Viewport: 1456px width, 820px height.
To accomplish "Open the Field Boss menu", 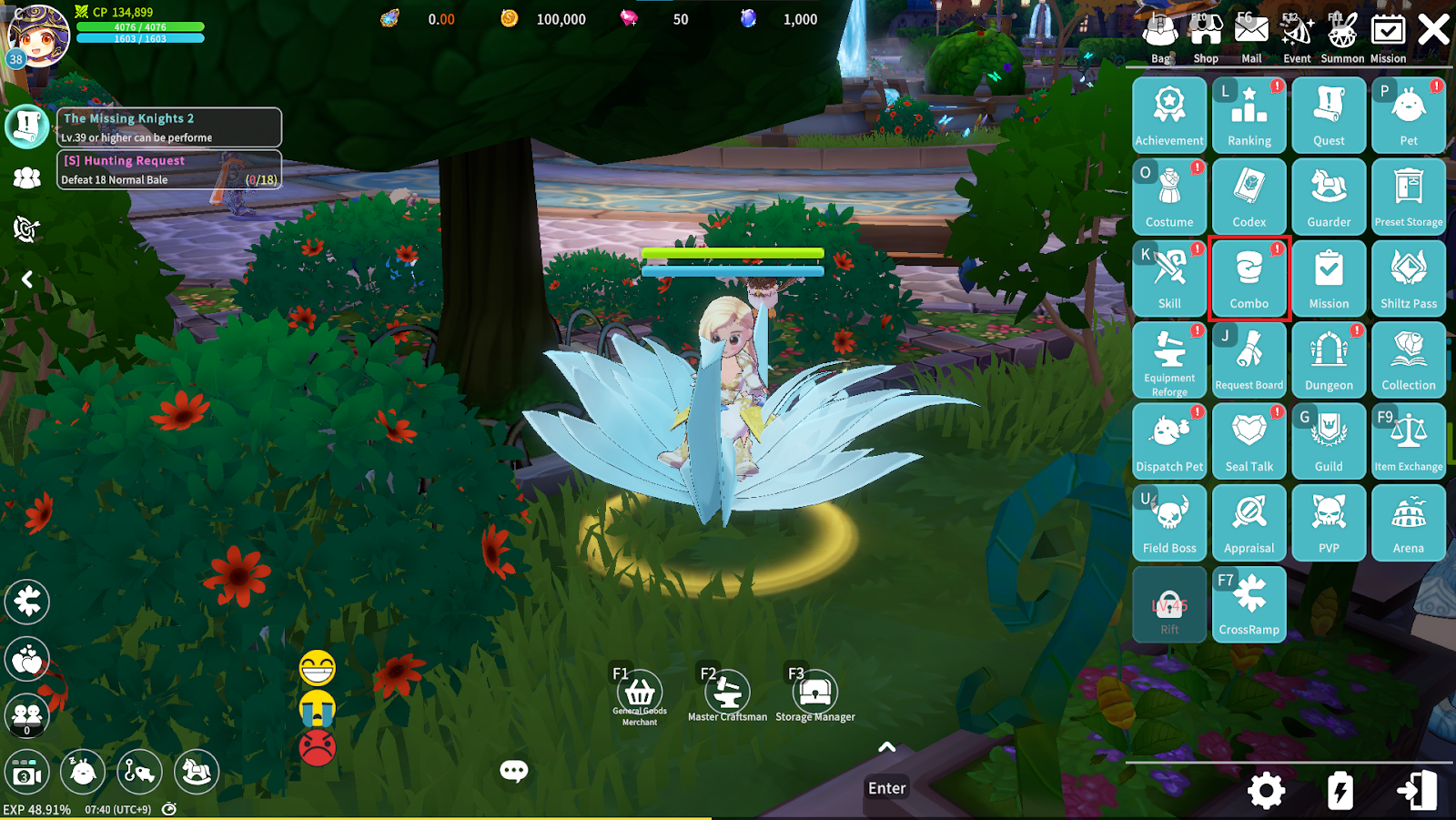I will coord(1169,522).
